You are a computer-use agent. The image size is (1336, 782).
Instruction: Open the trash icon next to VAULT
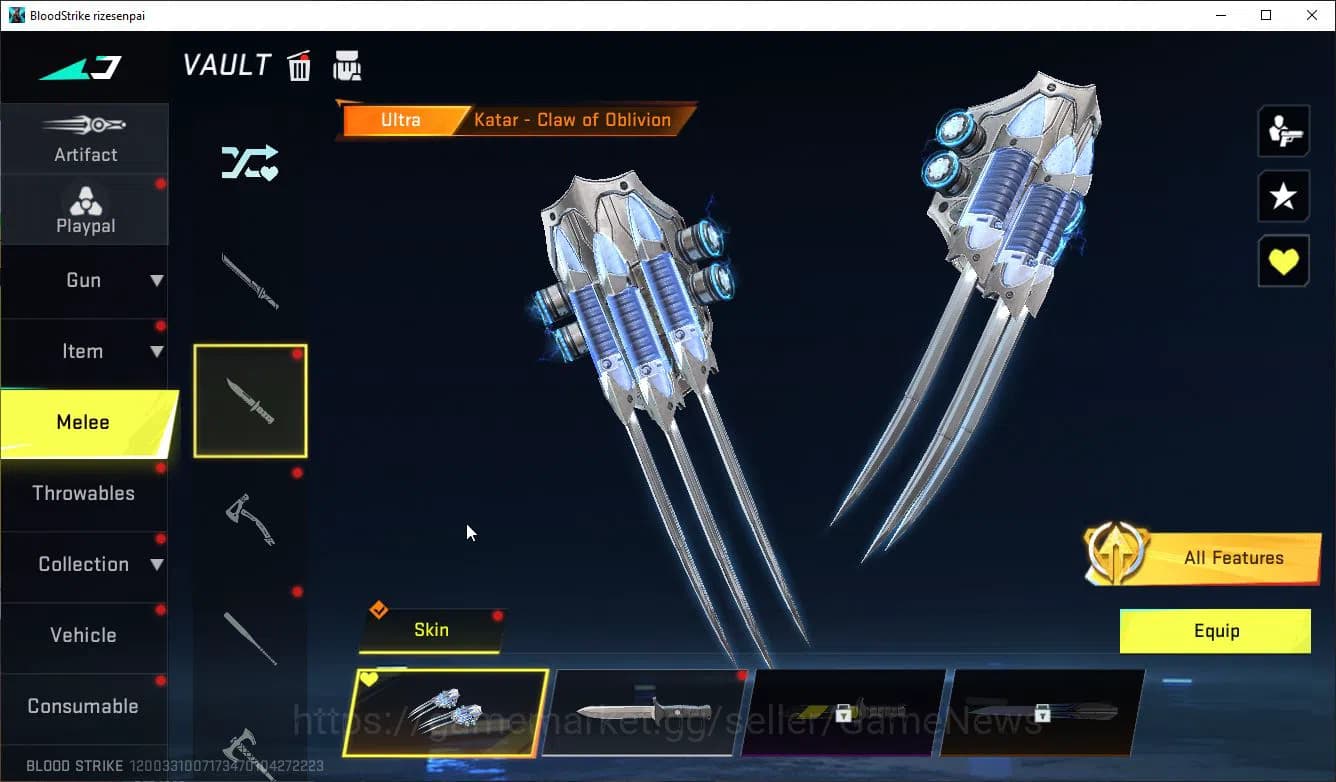(x=299, y=65)
